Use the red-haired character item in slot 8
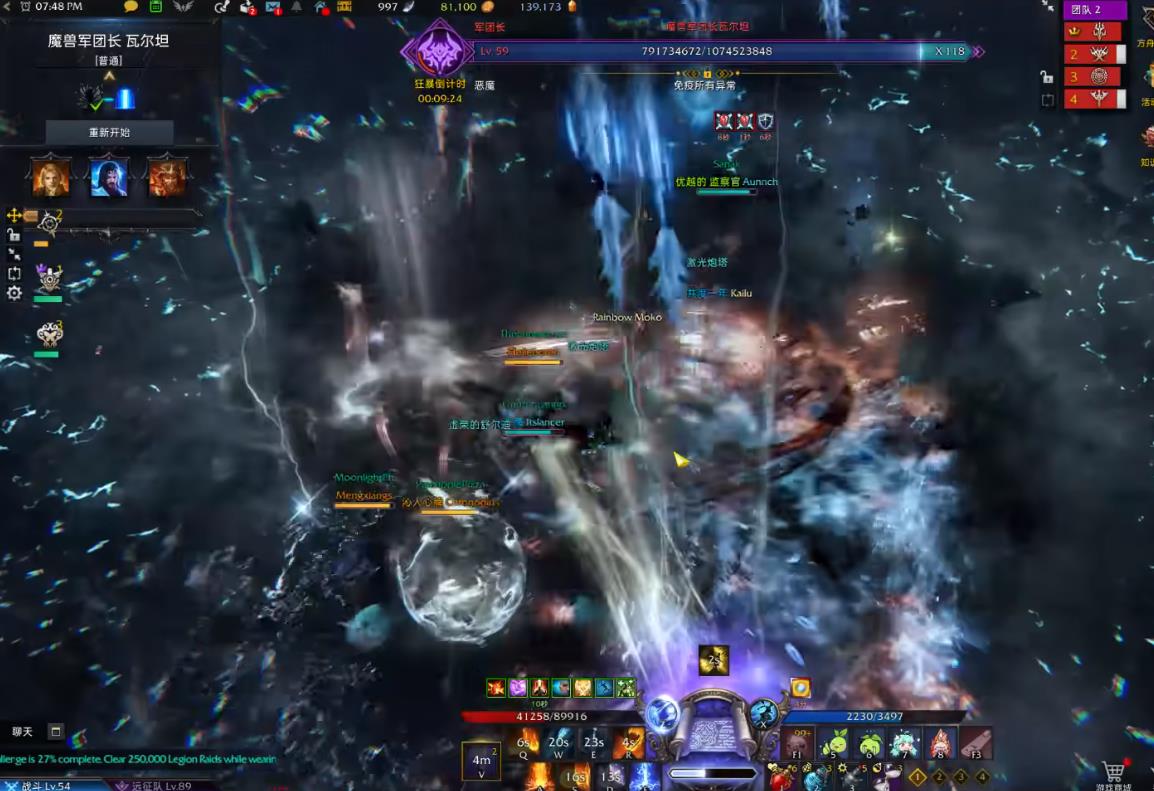Screen dimensions: 1154x791 click(939, 743)
